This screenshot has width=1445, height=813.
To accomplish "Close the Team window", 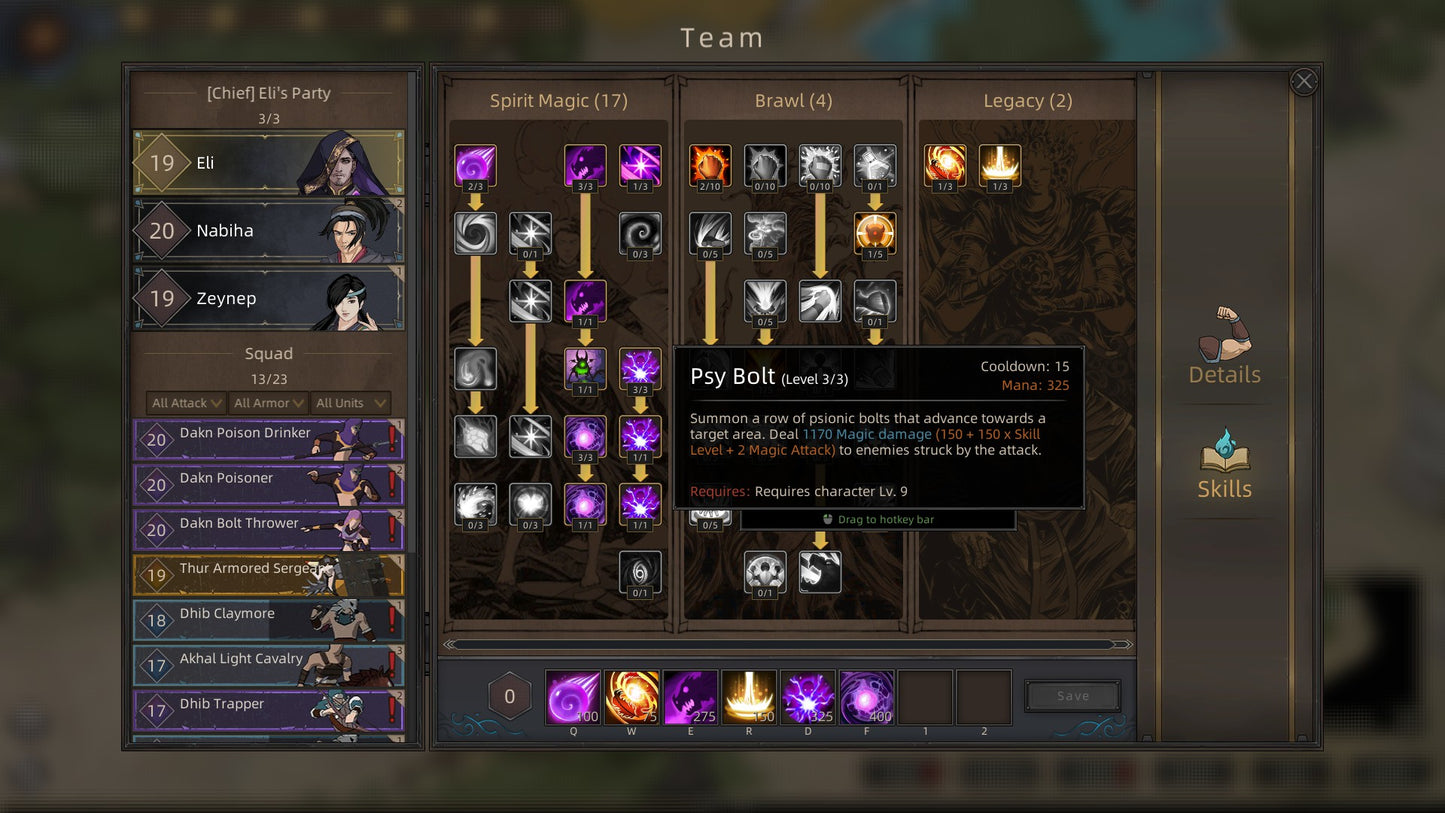I will coord(1303,82).
